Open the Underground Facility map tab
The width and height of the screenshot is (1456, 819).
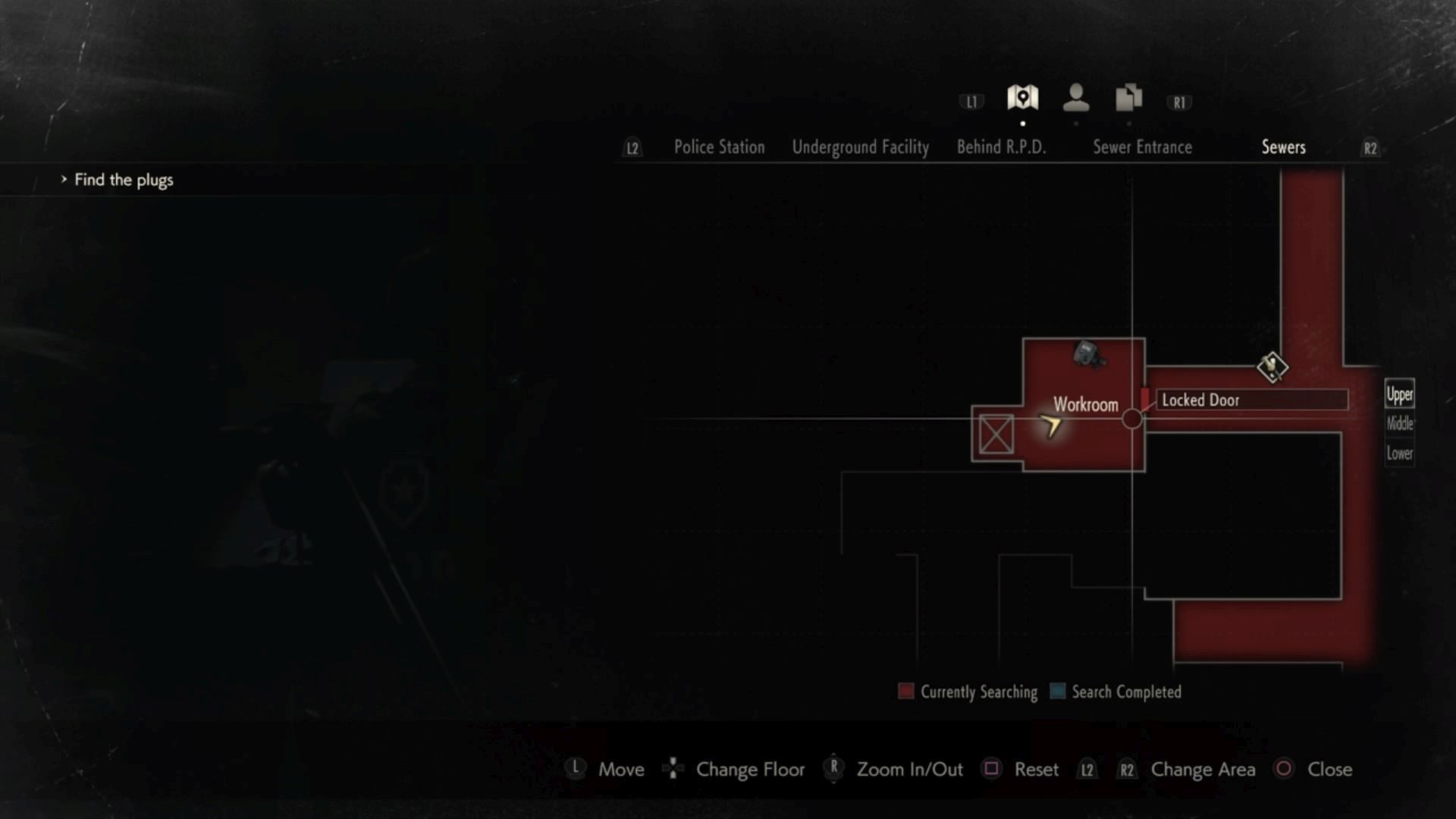[x=860, y=147]
